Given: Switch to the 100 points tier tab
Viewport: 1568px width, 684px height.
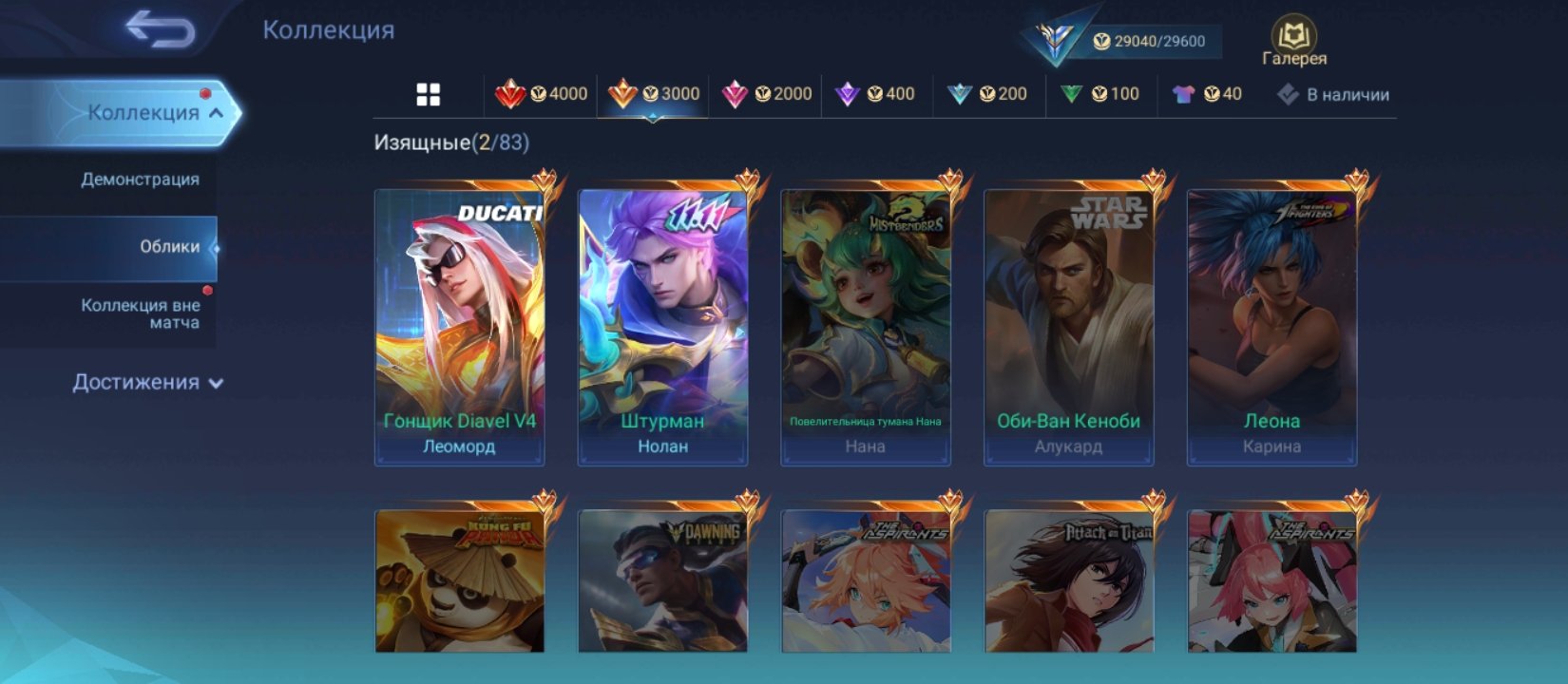Looking at the screenshot, I should coord(1100,94).
